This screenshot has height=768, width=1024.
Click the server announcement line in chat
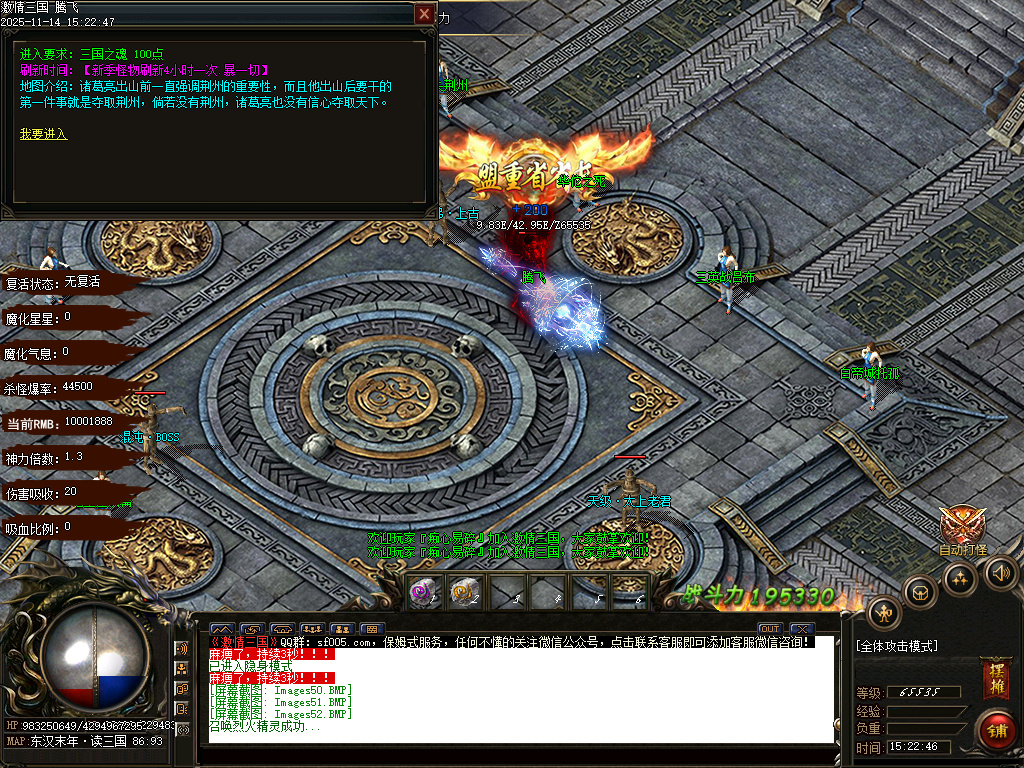508,641
